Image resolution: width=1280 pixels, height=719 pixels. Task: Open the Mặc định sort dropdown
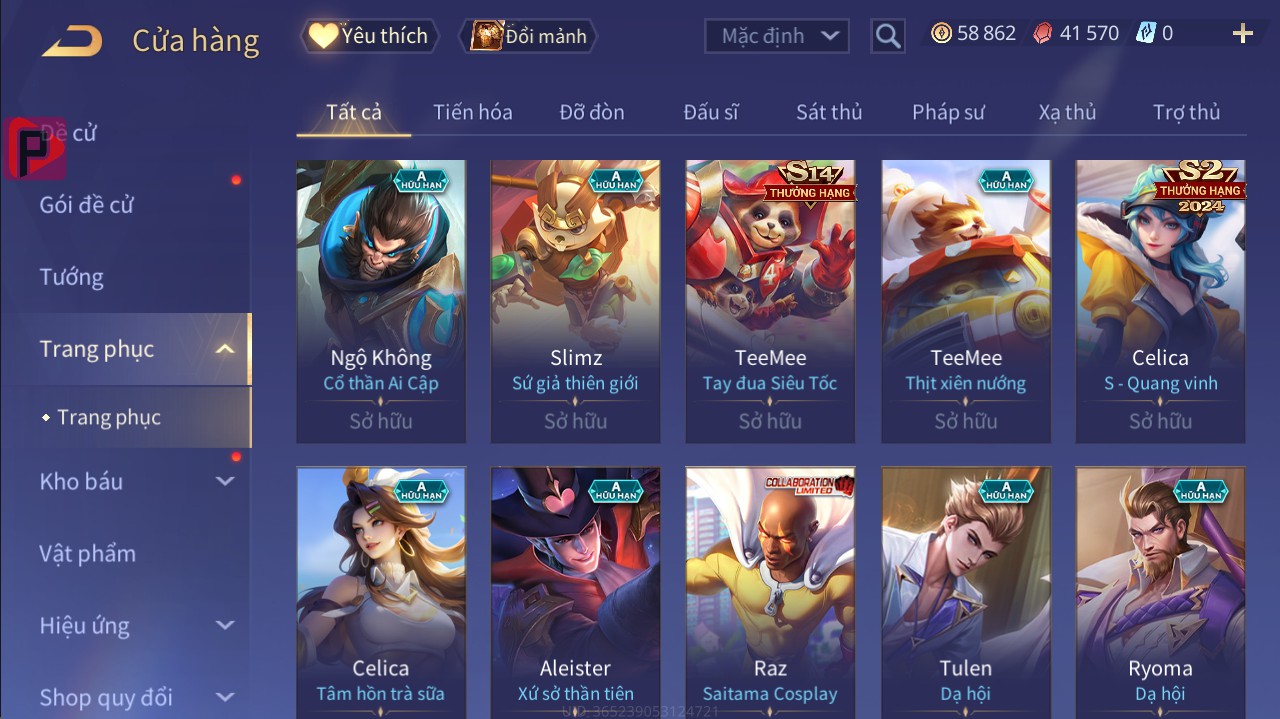[x=777, y=36]
